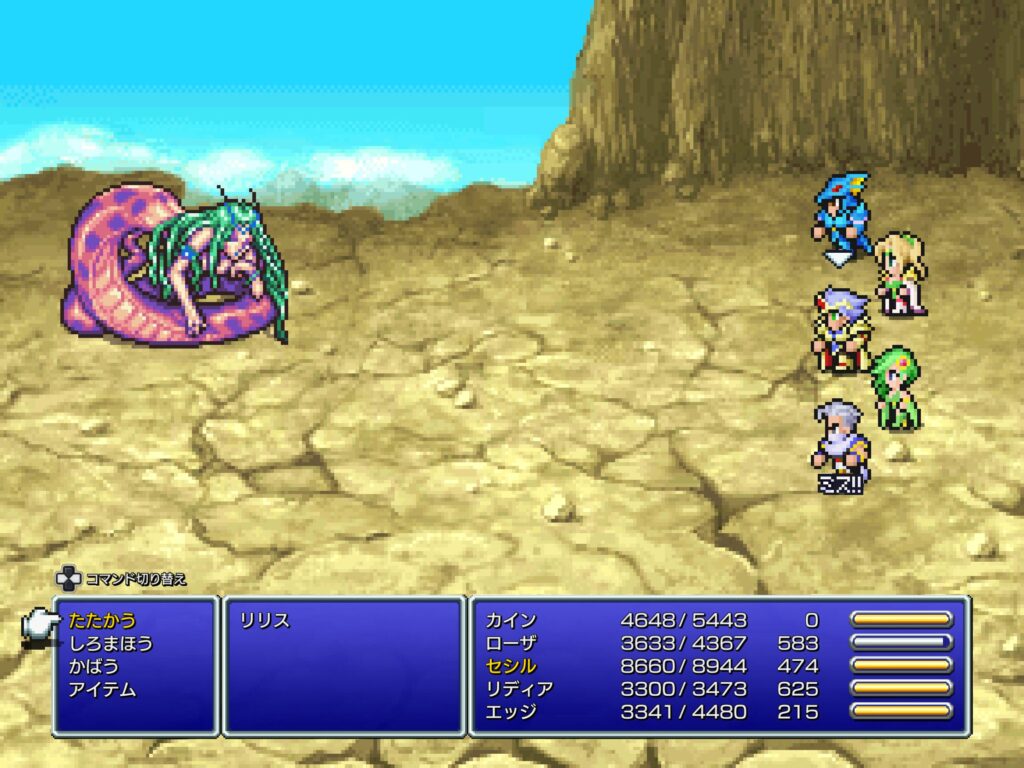The width and height of the screenshot is (1024, 768).
Task: Open the アイテム (Item) command
Action: pos(103,689)
